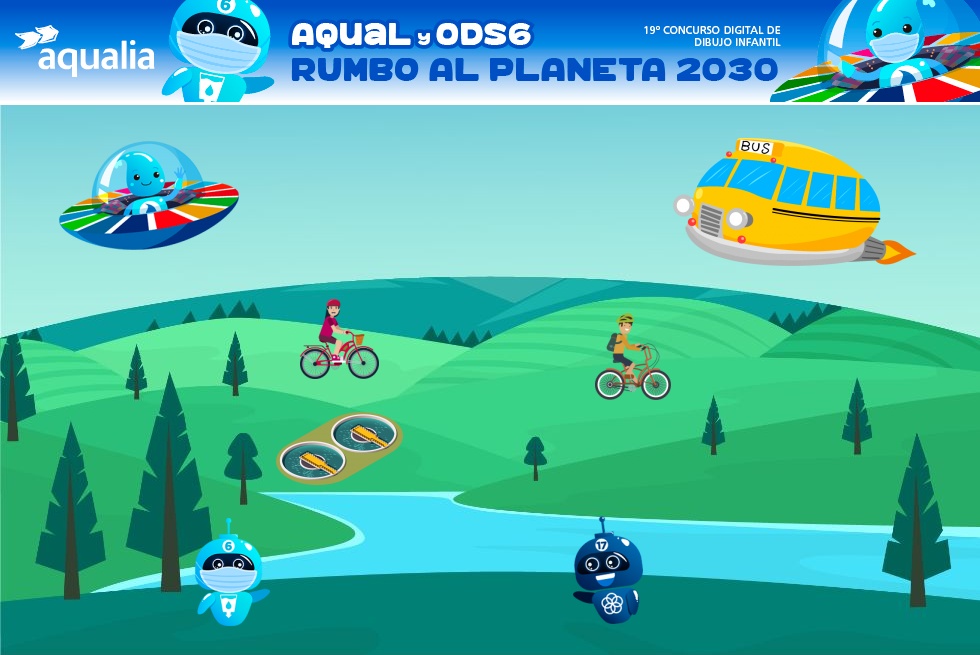This screenshot has height=655, width=980.
Task: Select the water treatment plant tanks
Action: pyautogui.click(x=338, y=446)
